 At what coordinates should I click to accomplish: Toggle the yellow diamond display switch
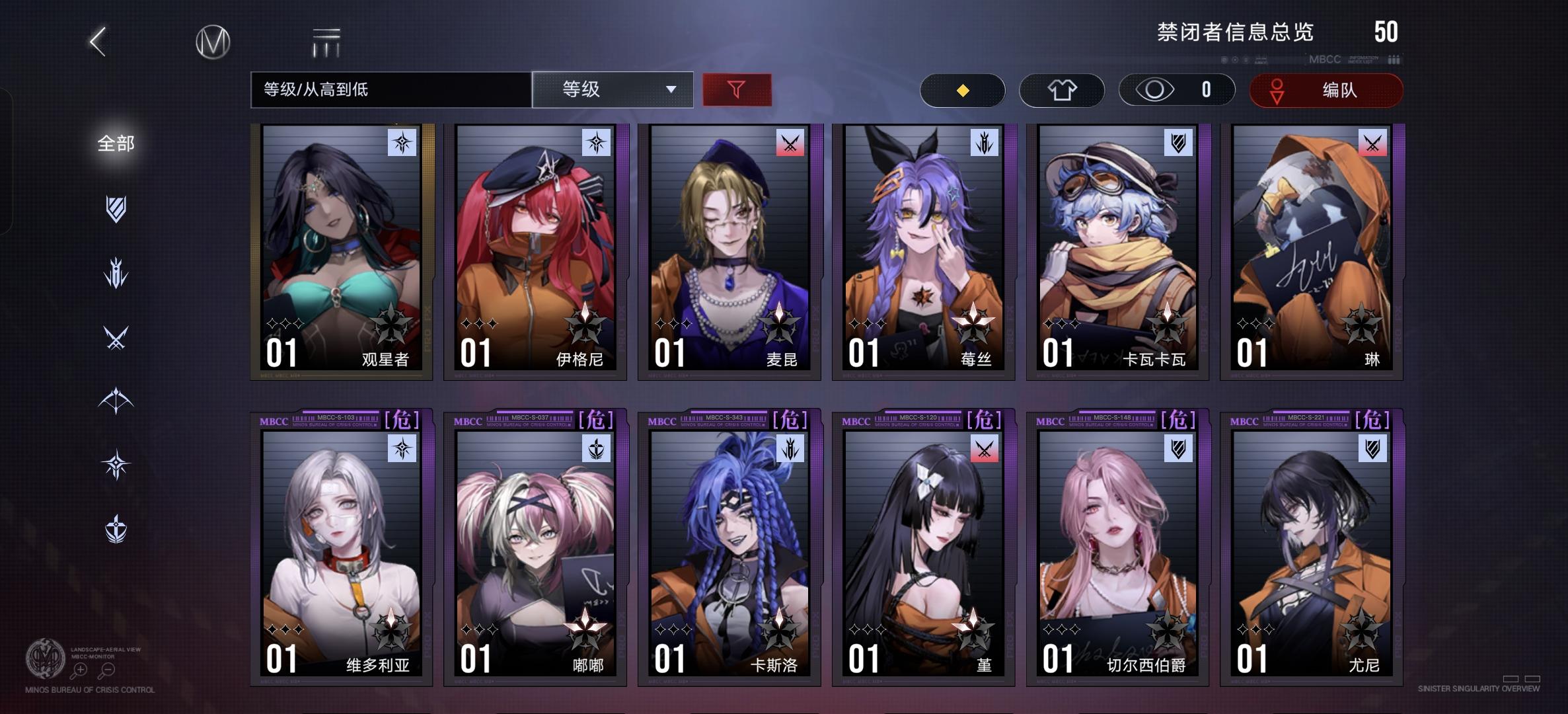(x=962, y=90)
